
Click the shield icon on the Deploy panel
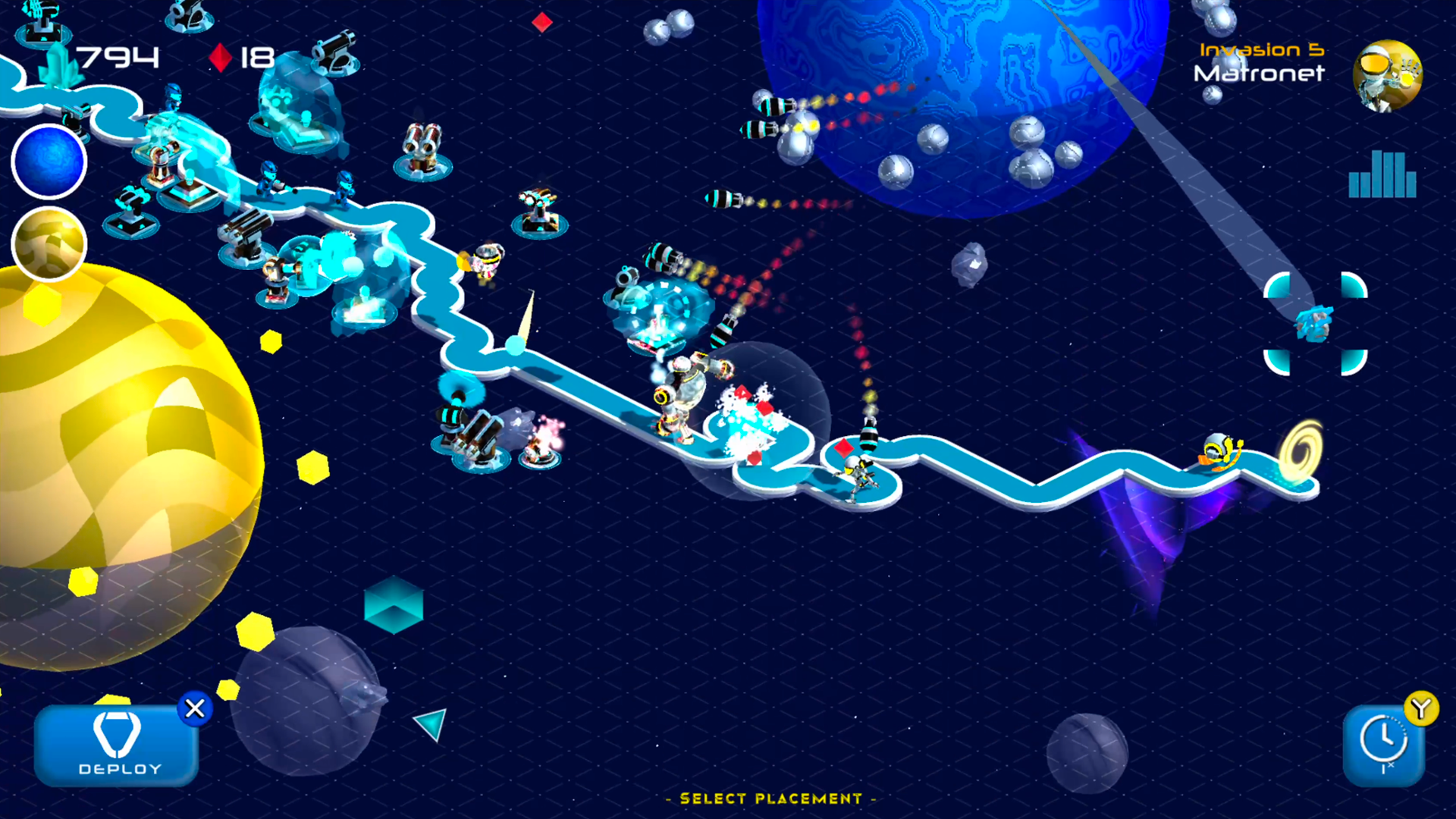pos(117,734)
